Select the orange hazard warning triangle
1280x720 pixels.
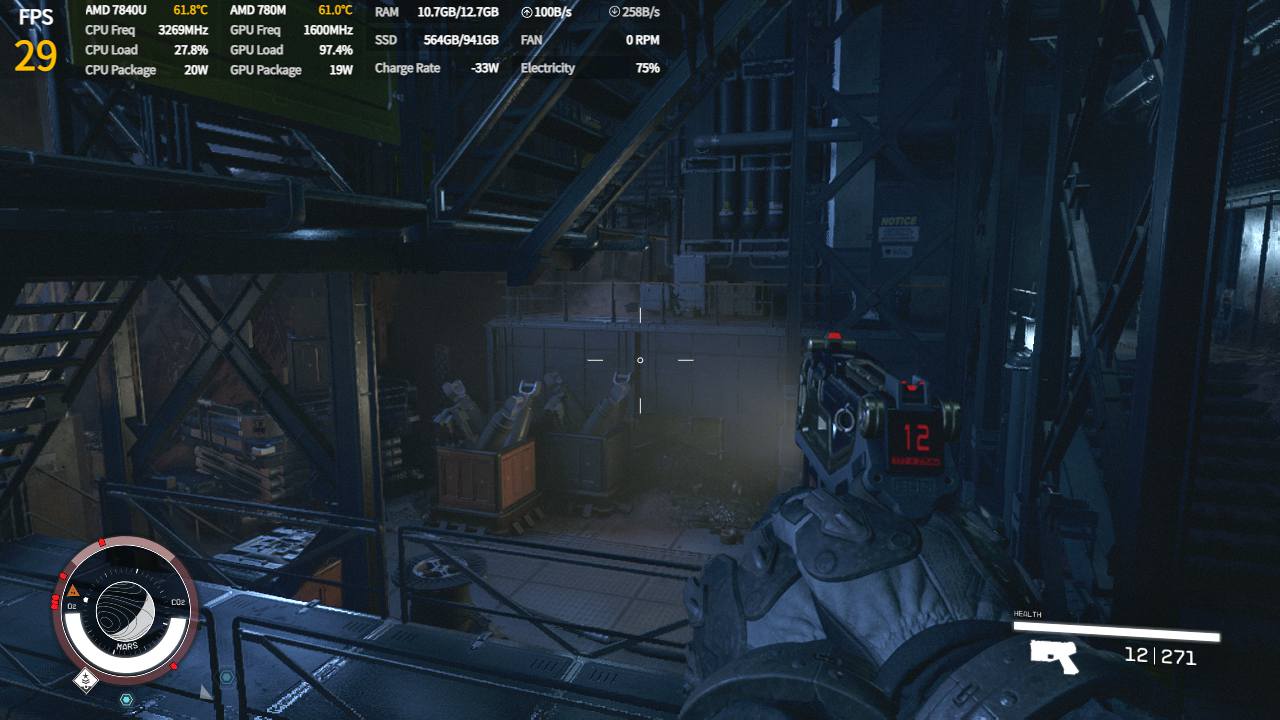[x=73, y=590]
